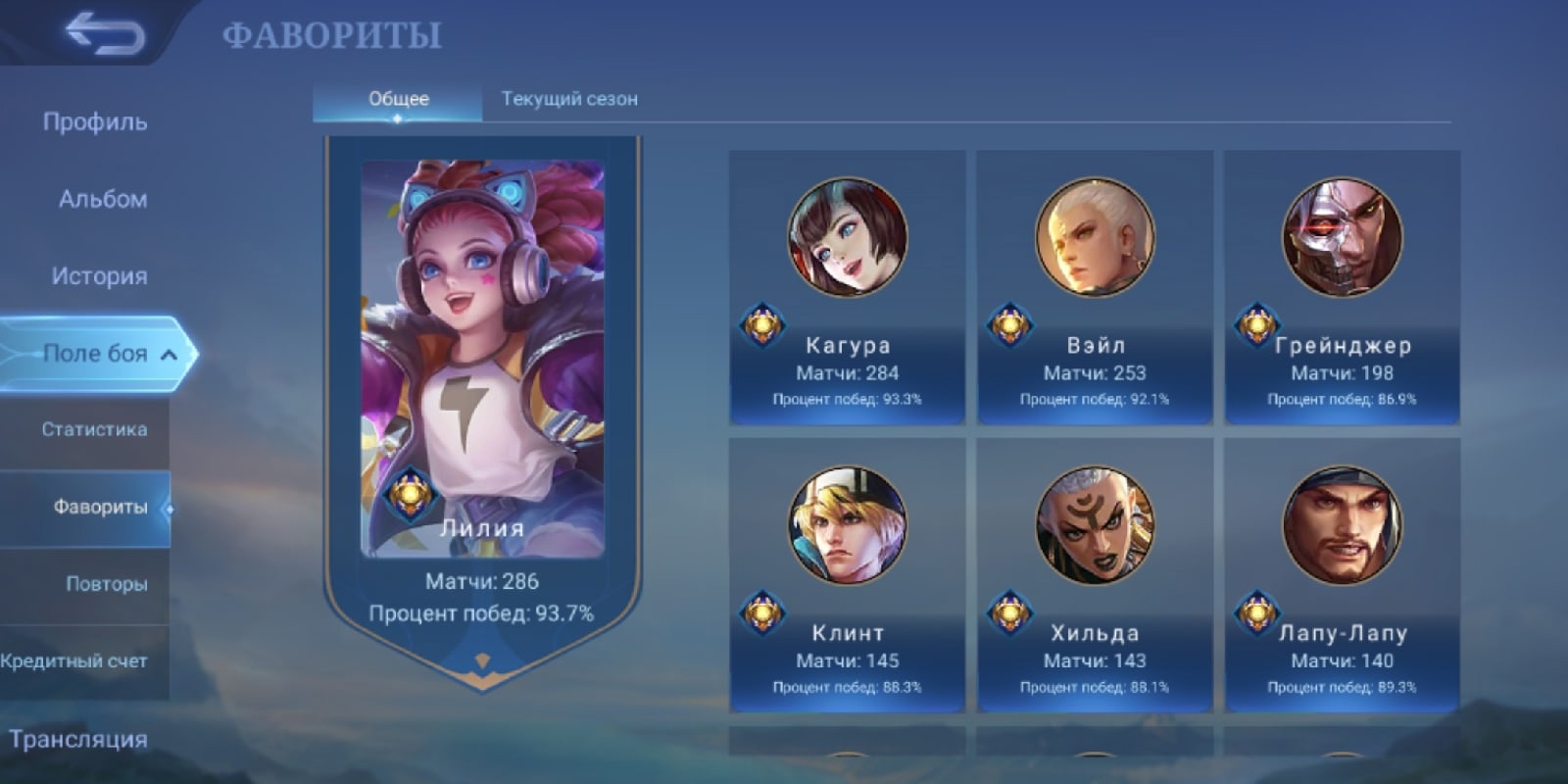Screen dimensions: 1568x784
Task: Select the Лапу-Лапу hero tile
Action: (1342, 575)
